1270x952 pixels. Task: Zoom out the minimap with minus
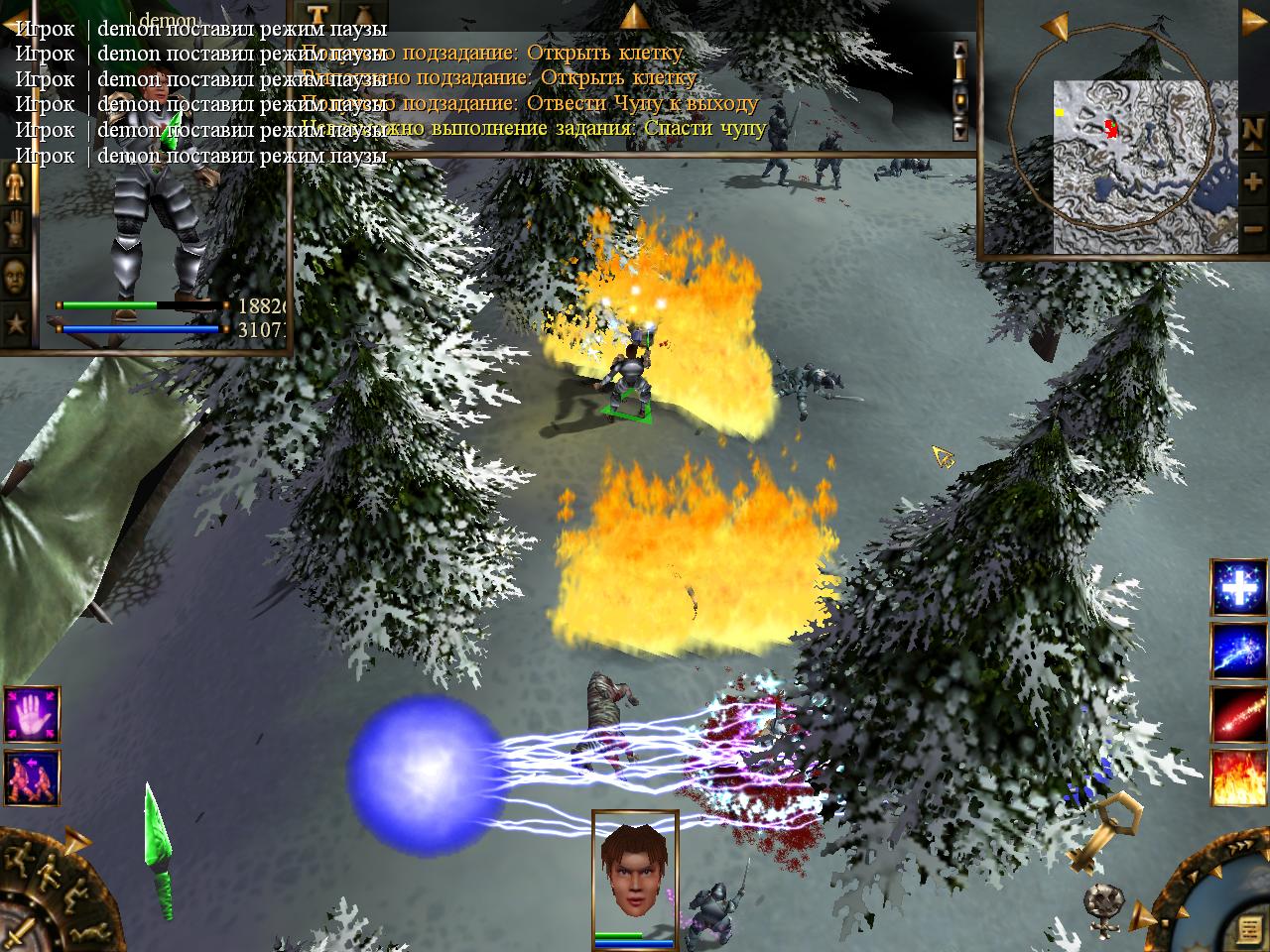(1252, 230)
